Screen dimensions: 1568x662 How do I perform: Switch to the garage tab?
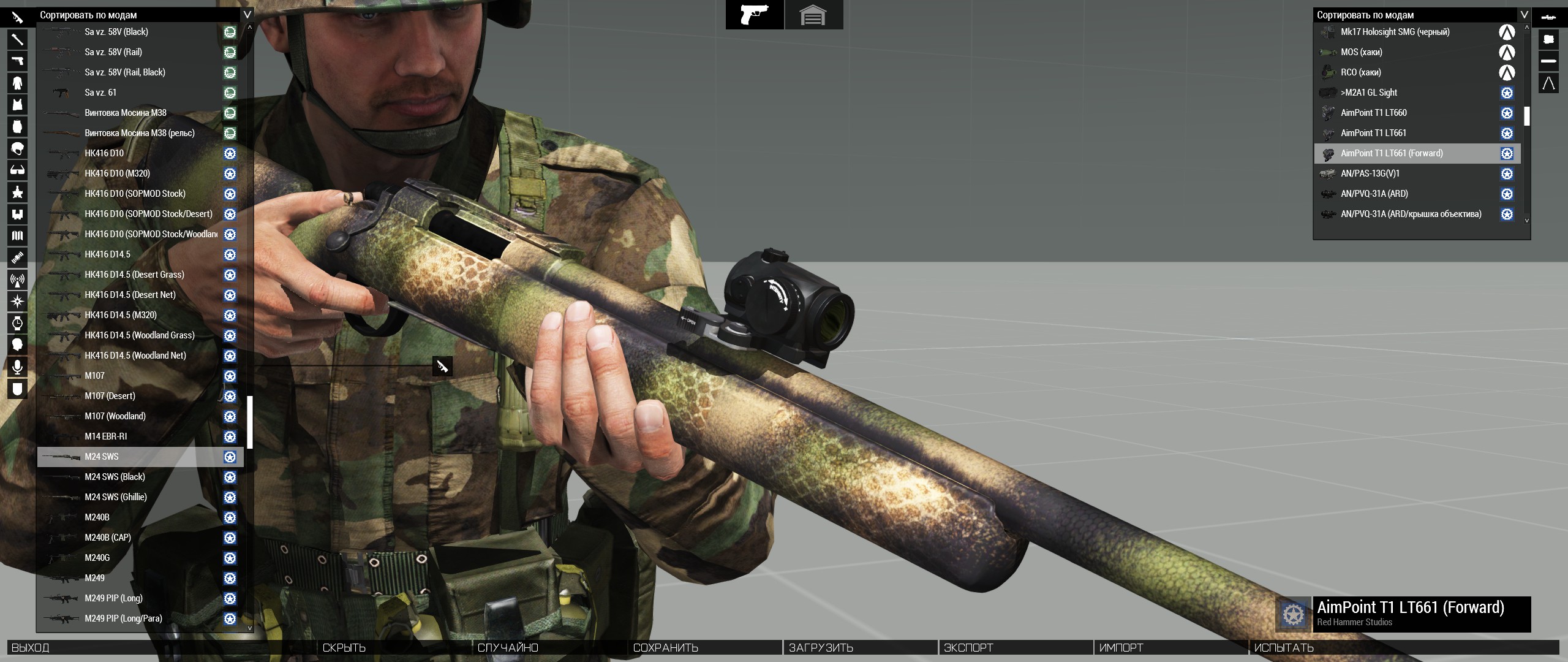(x=813, y=15)
